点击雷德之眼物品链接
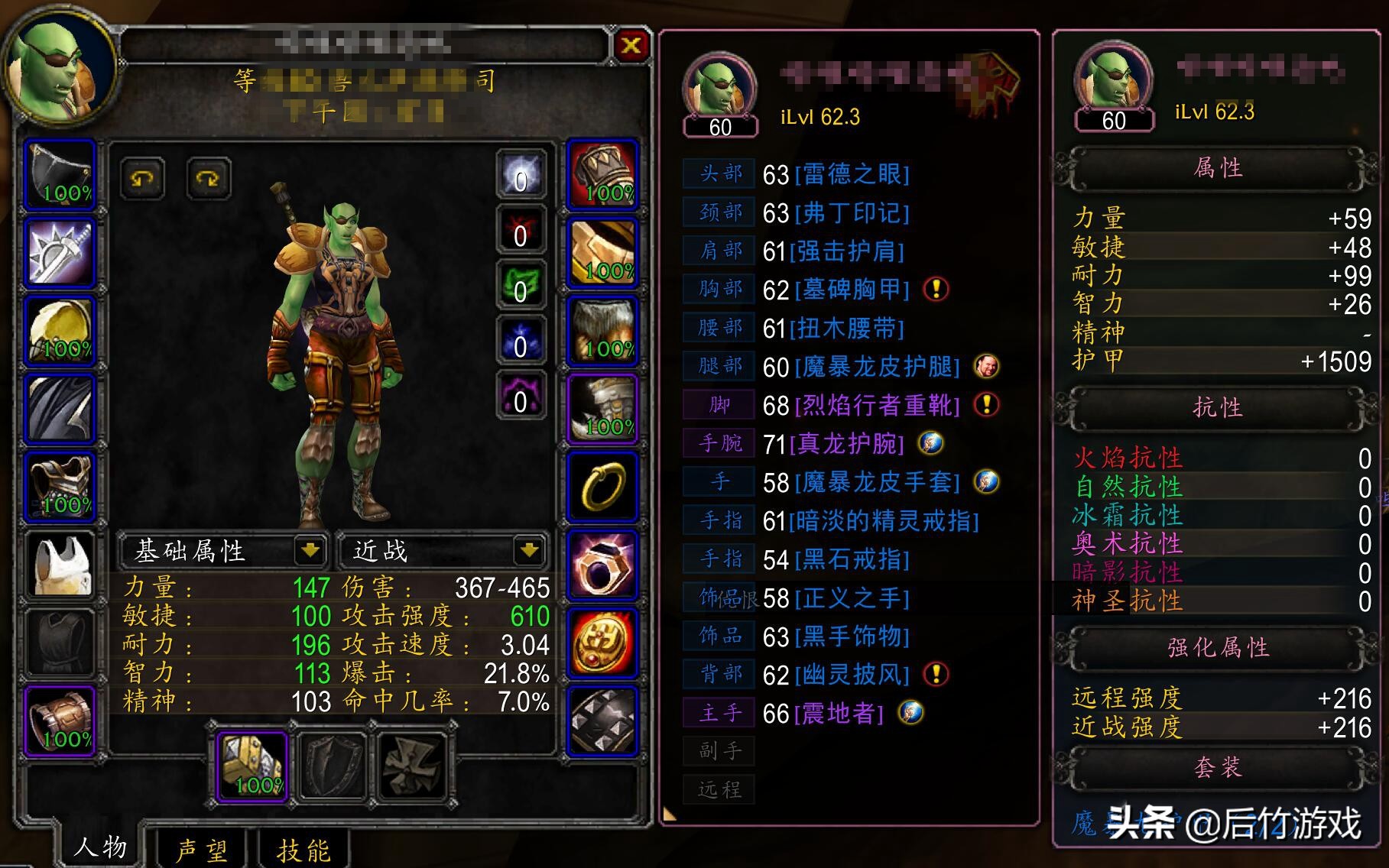The image size is (1389, 868). click(851, 174)
